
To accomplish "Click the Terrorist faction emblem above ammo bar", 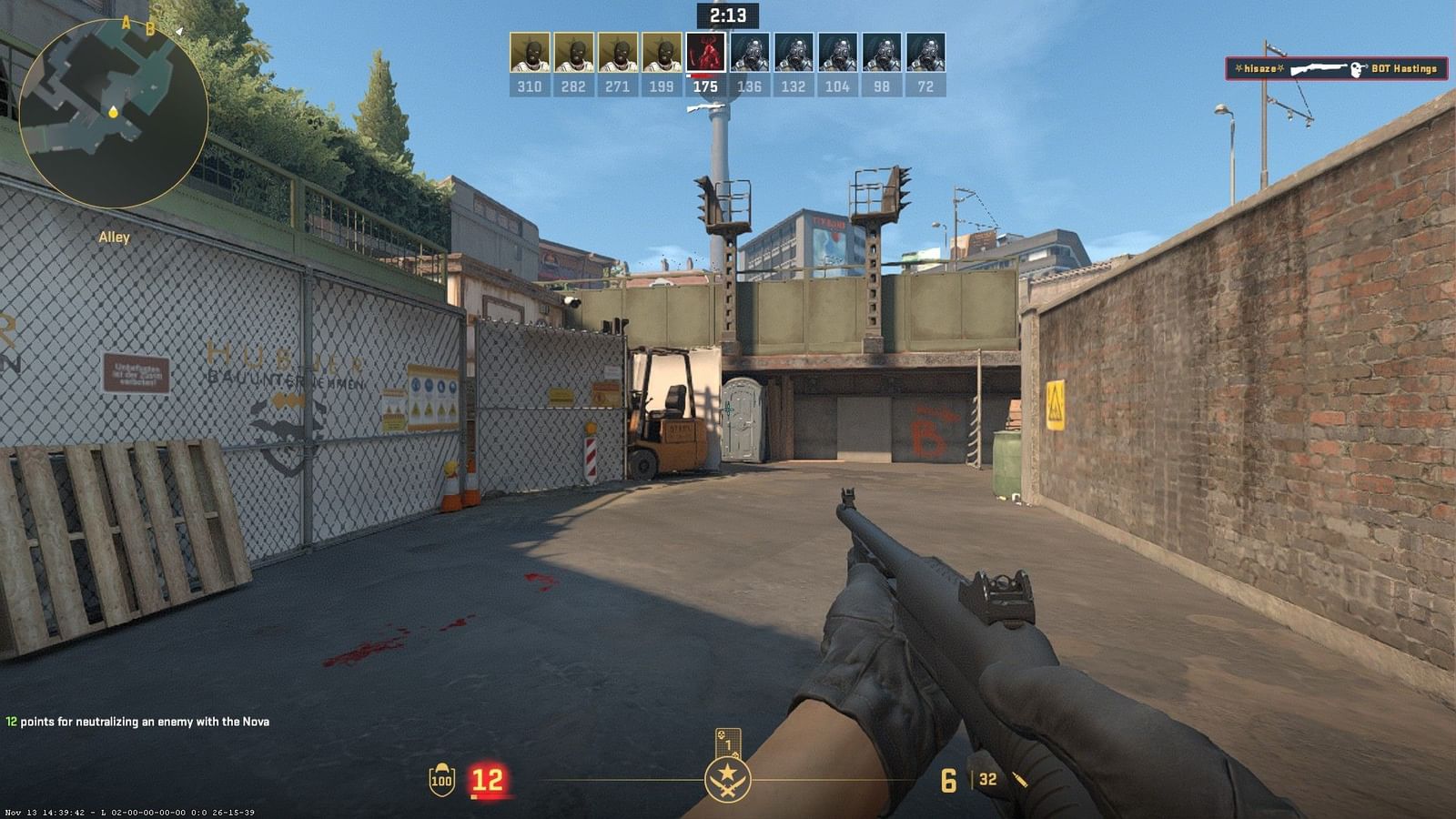I will point(728,782).
